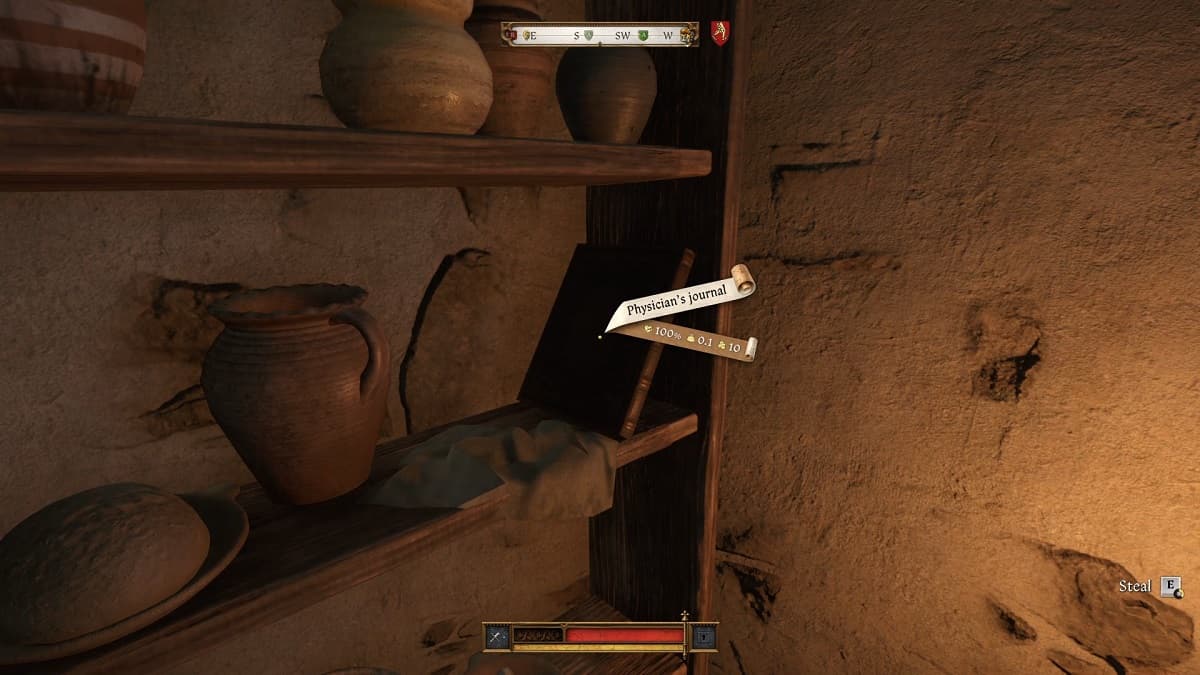Click the sword weapon icon beside health bar
The width and height of the screenshot is (1200, 675).
497,636
